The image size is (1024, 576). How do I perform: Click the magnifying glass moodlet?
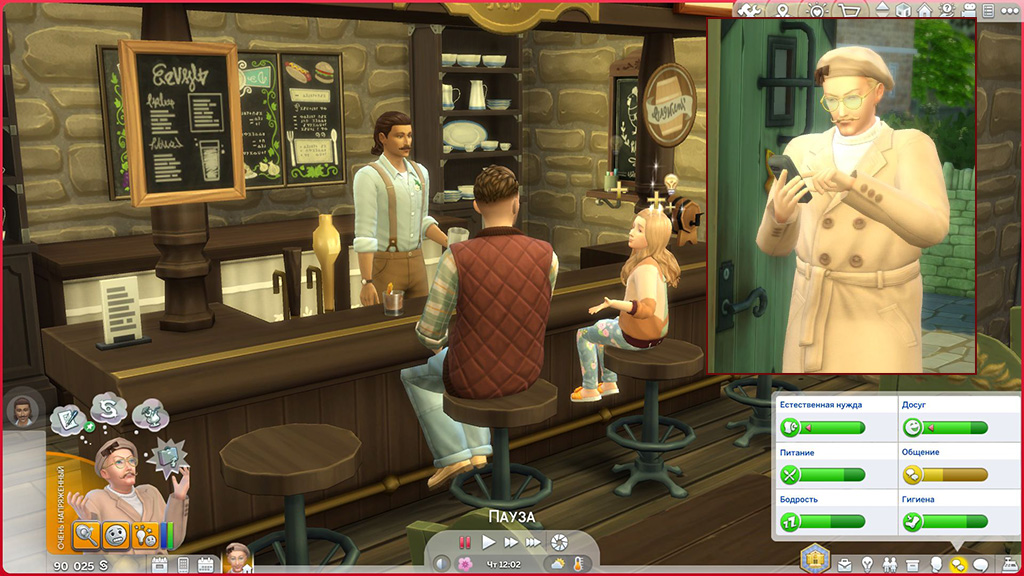coord(86,534)
